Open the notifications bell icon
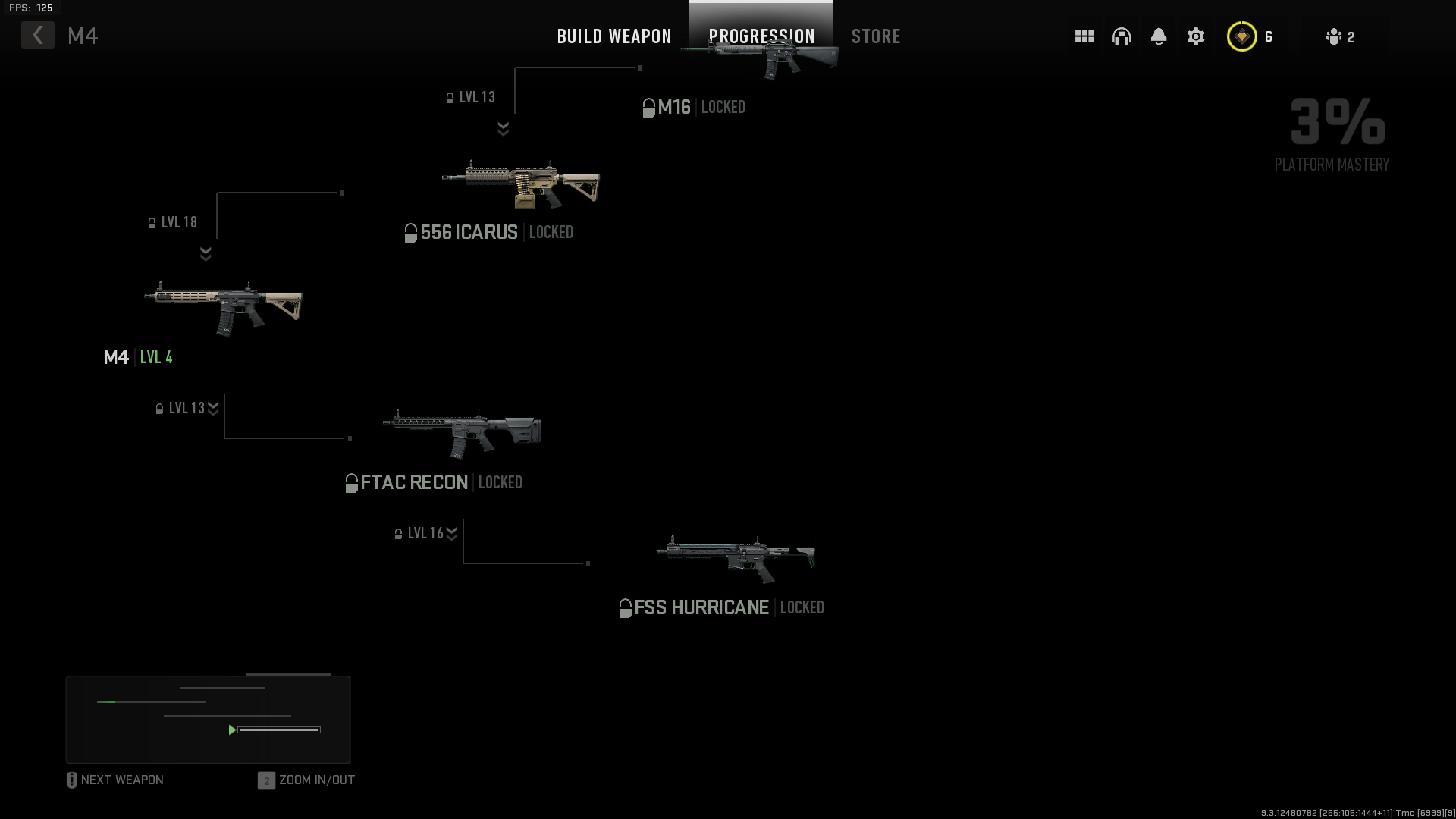 [1159, 36]
